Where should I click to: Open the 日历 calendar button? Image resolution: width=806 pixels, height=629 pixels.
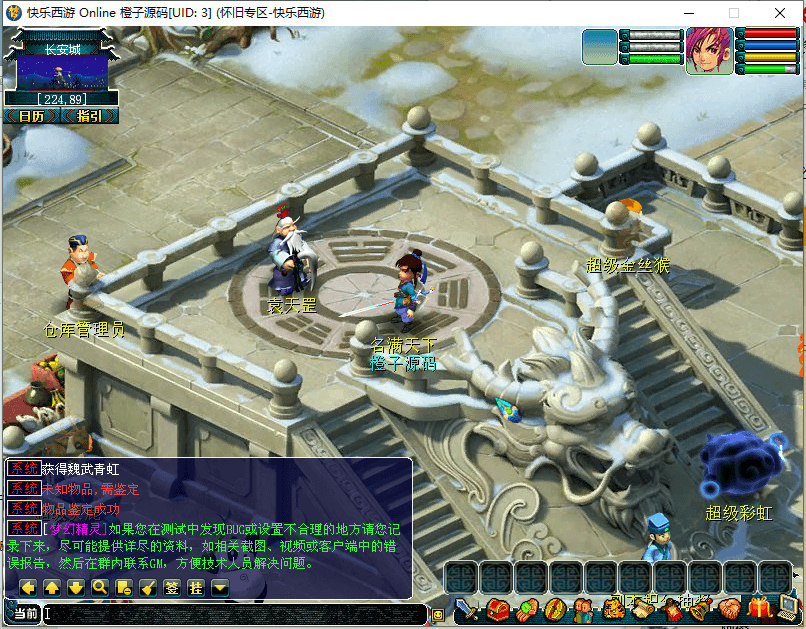coord(31,116)
